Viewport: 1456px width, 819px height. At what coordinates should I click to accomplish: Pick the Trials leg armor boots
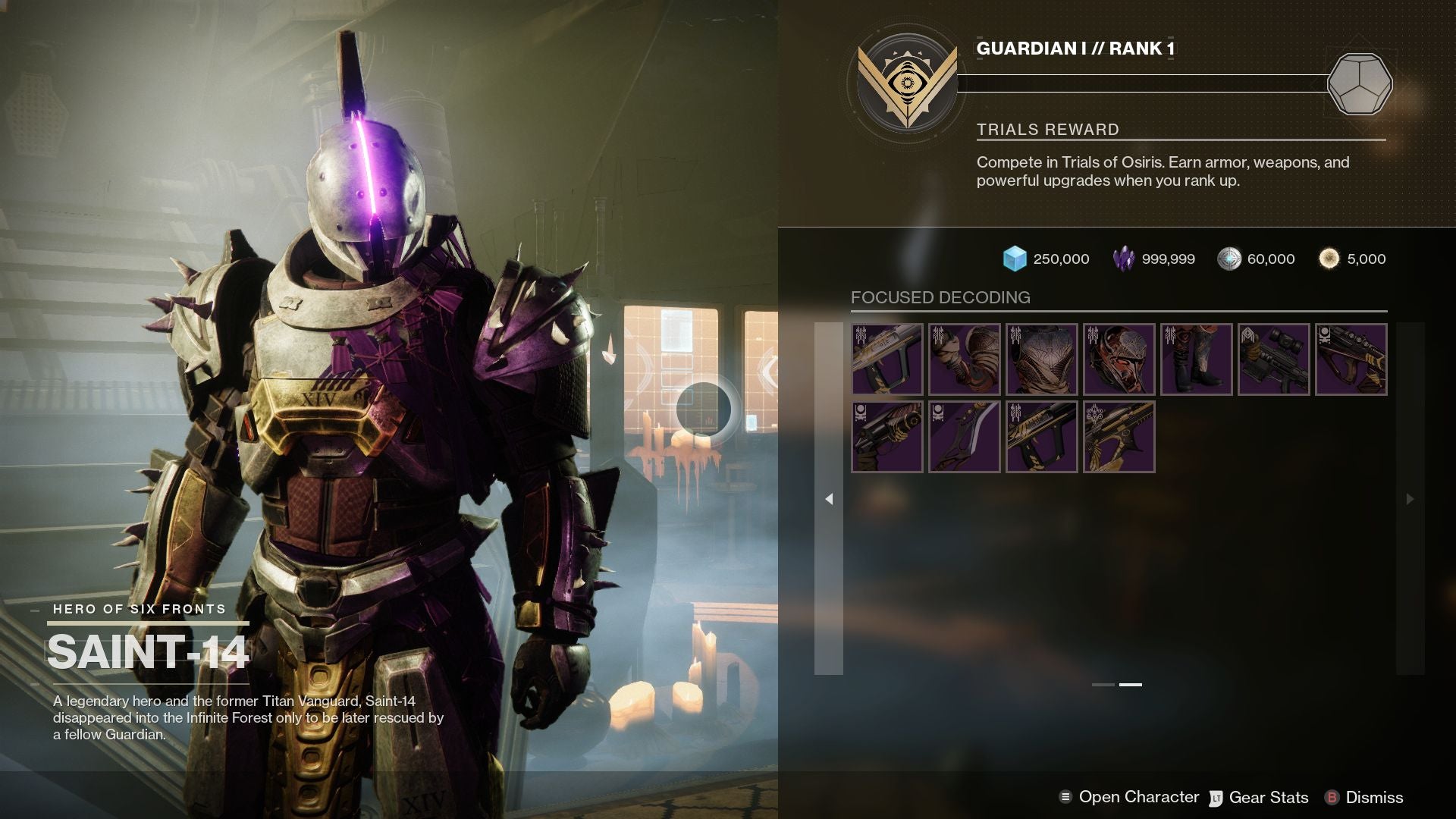[1197, 359]
